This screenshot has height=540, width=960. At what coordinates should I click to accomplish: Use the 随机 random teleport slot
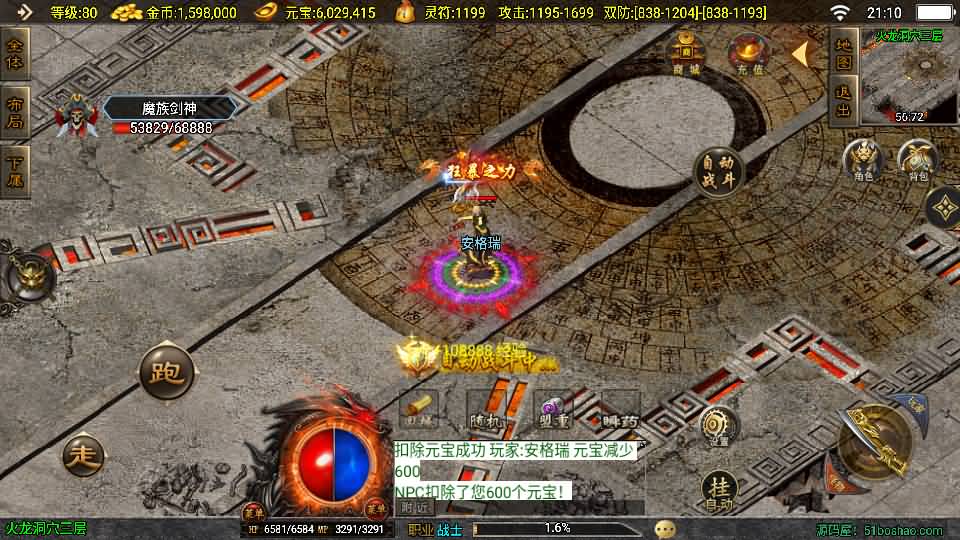click(x=486, y=411)
